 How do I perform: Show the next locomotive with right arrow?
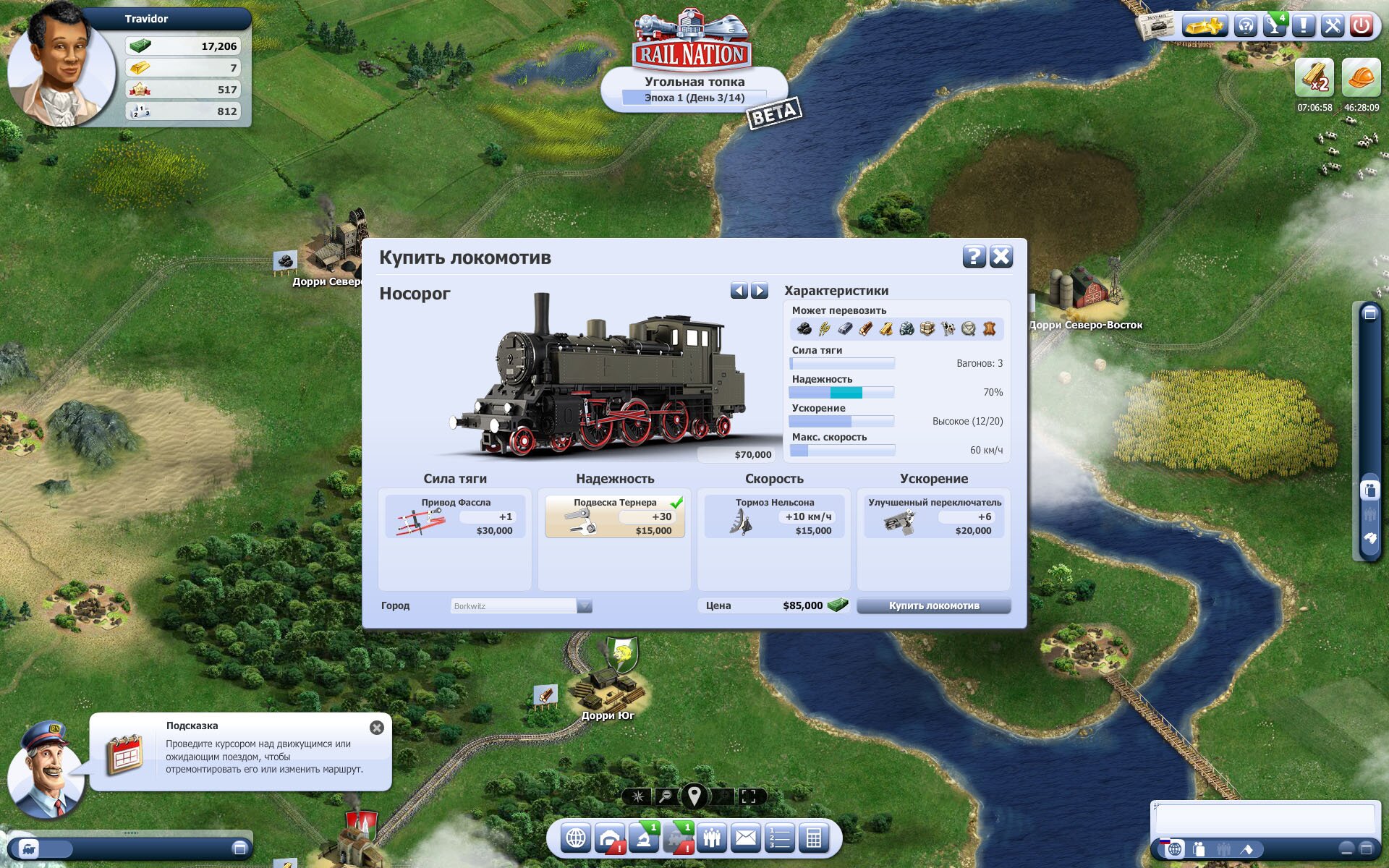[x=759, y=291]
